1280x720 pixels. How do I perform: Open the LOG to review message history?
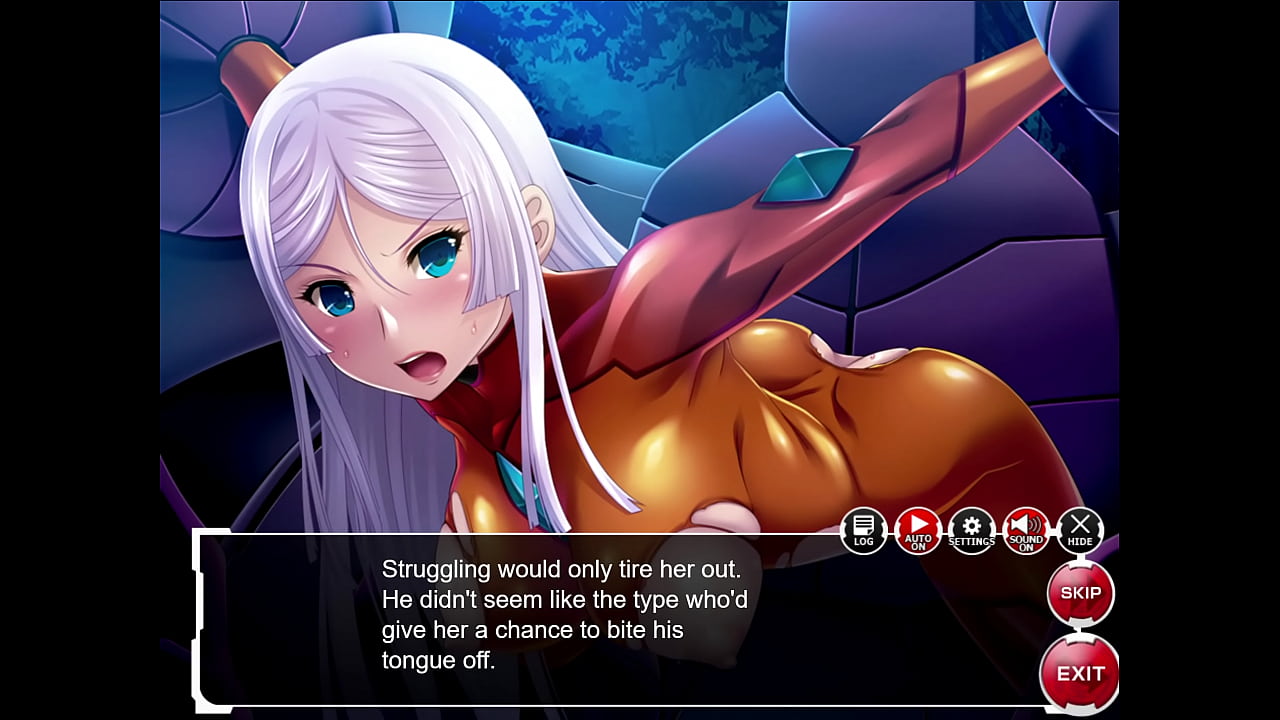(x=862, y=529)
